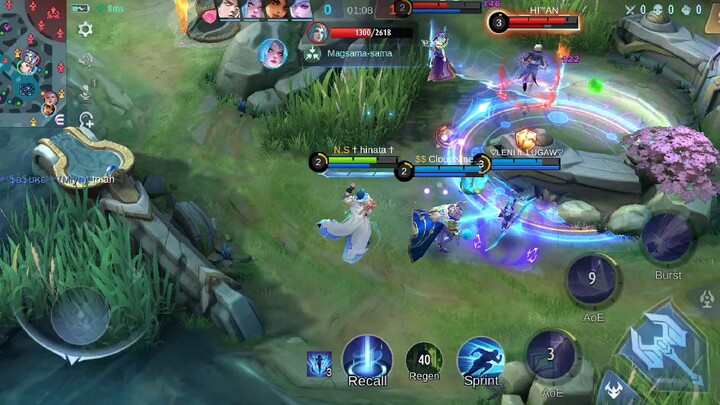This screenshot has width=720, height=405.
Task: Tap the minimap
Action: [33, 62]
